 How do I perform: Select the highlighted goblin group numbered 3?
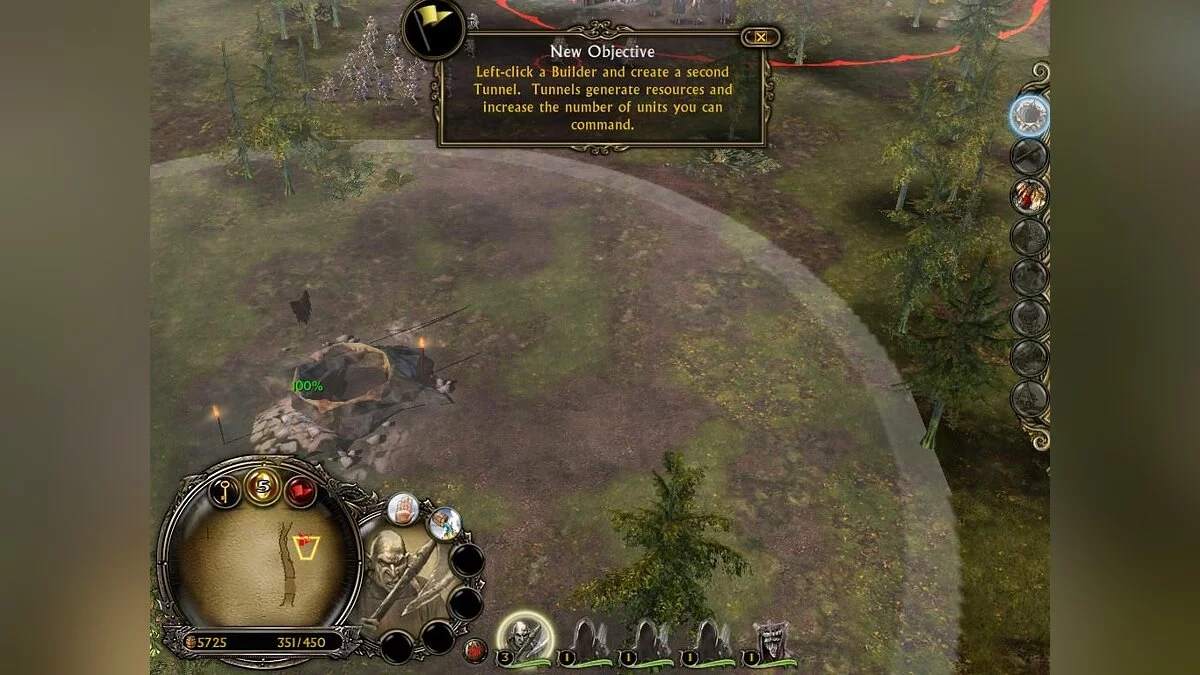point(523,636)
